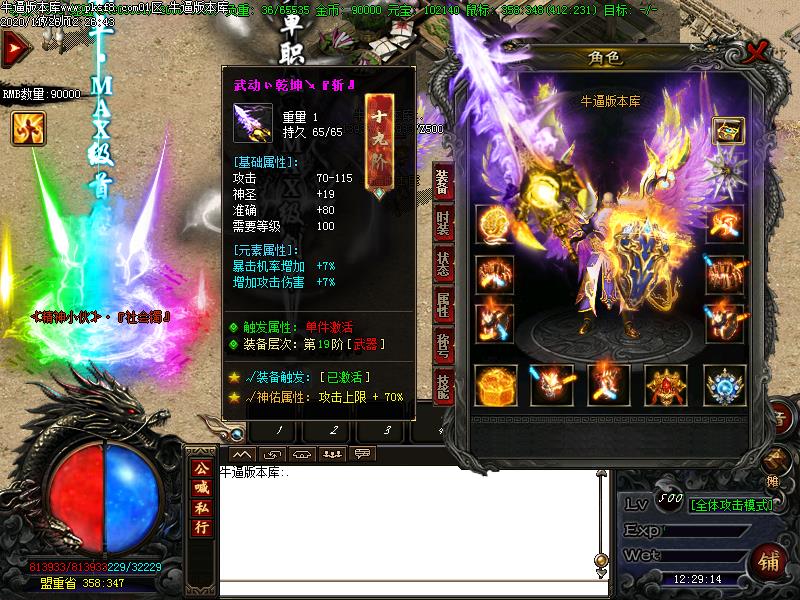Viewport: 800px width, 600px height.
Task: Click the red arrow expand button
Action: coord(14,47)
